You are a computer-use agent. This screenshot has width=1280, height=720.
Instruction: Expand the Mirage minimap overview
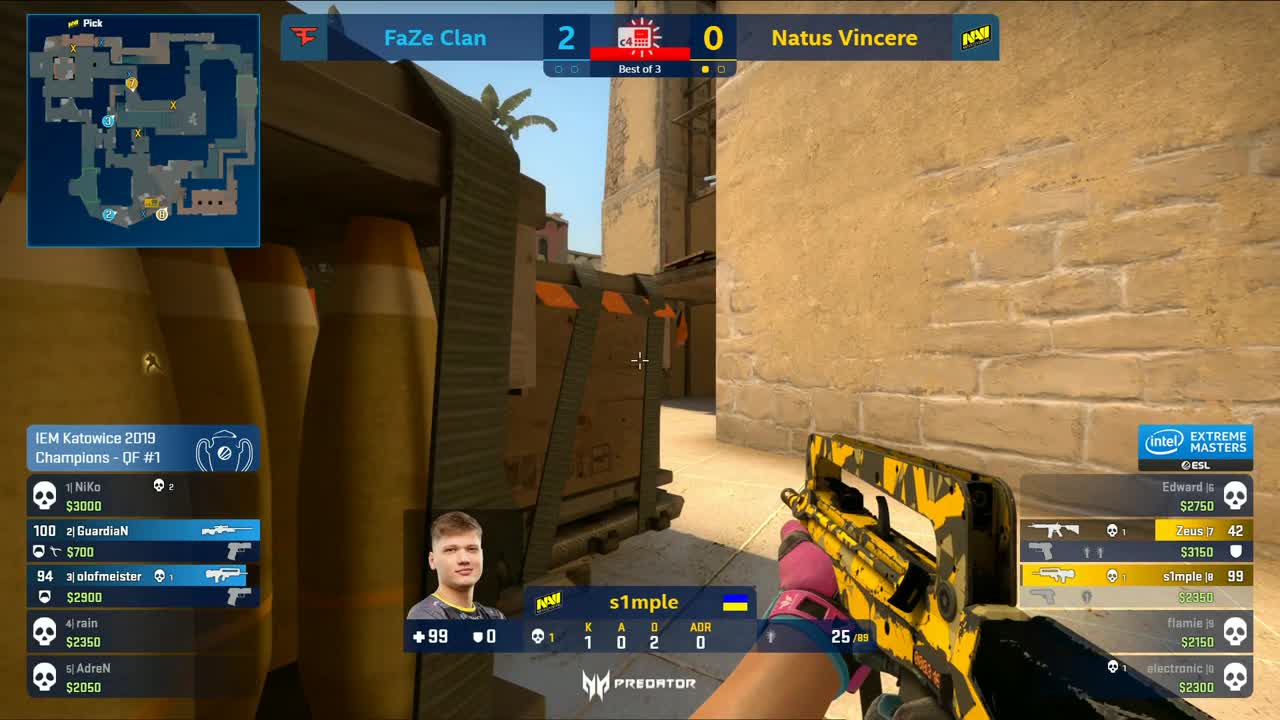click(143, 130)
